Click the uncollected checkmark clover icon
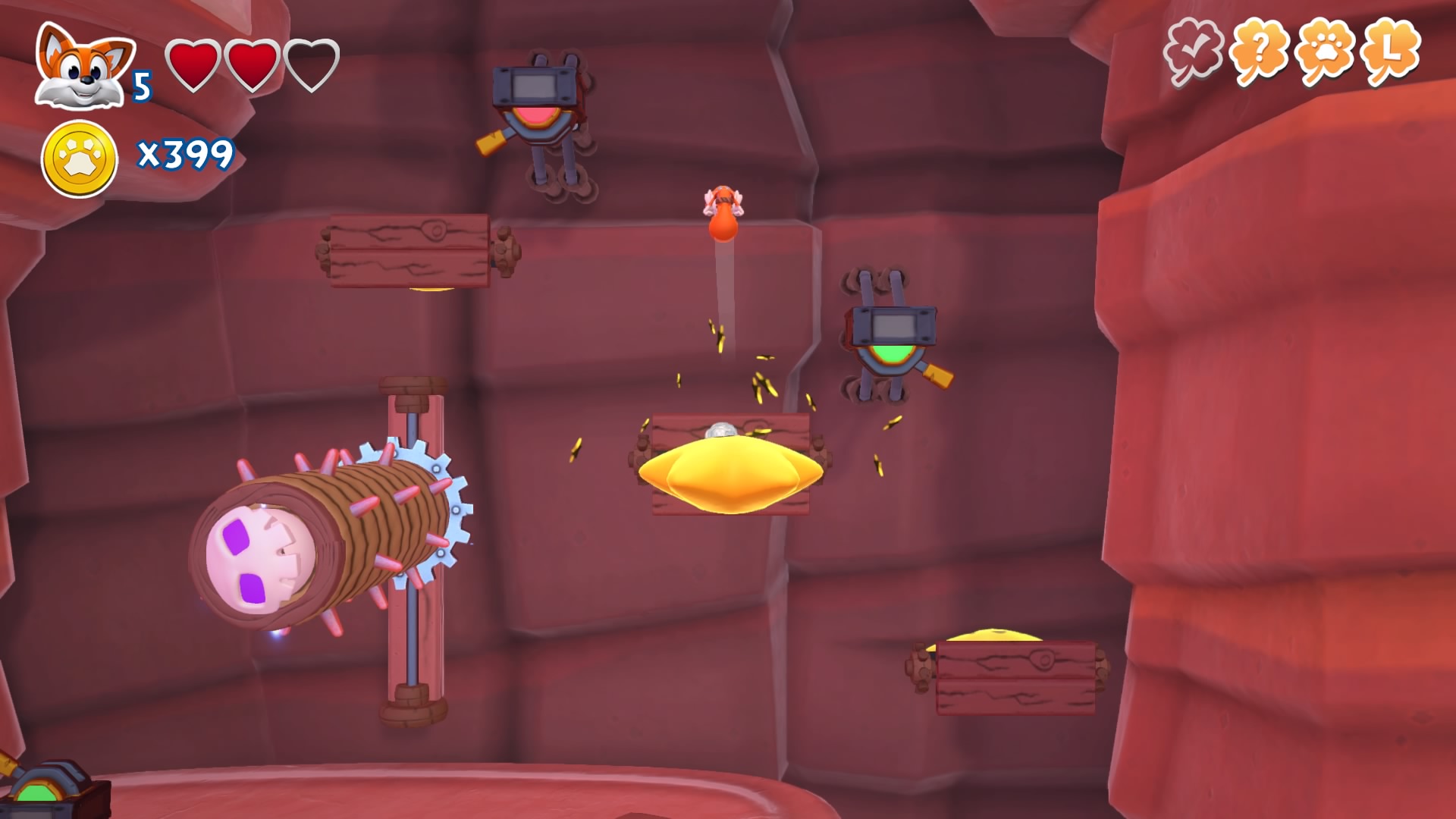1456x819 pixels. pos(1194,52)
